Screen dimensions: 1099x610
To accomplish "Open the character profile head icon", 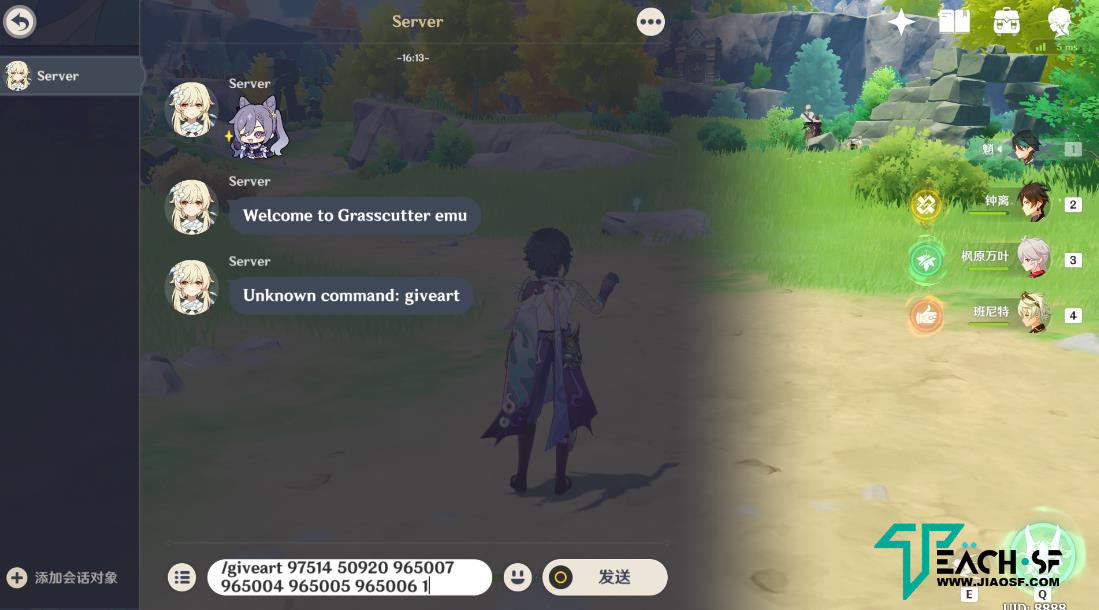I will click(x=1059, y=21).
